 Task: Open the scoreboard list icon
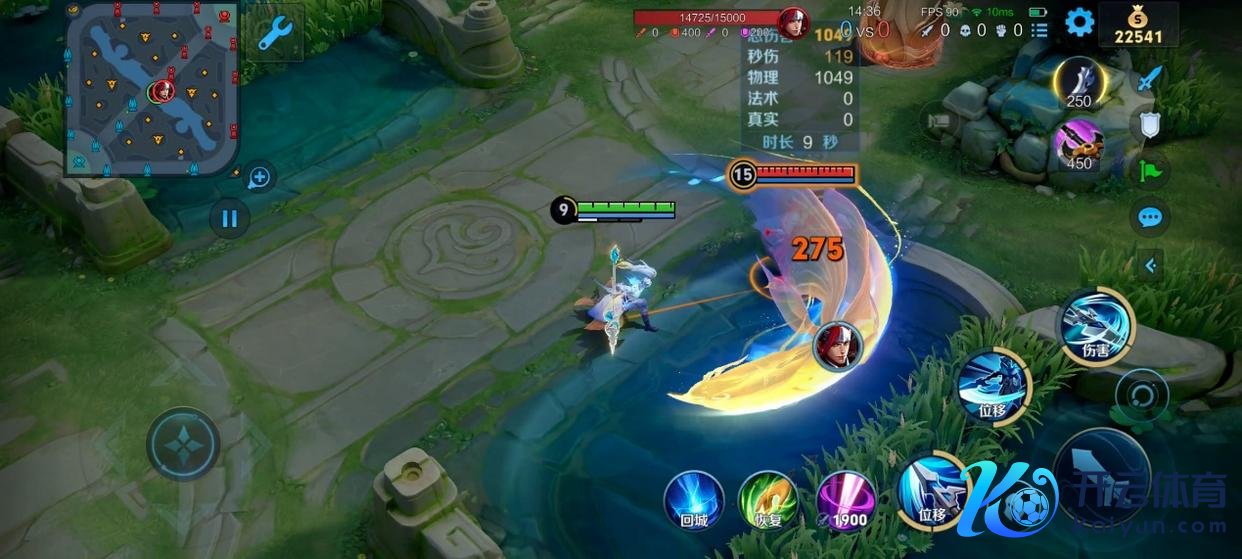click(1040, 31)
